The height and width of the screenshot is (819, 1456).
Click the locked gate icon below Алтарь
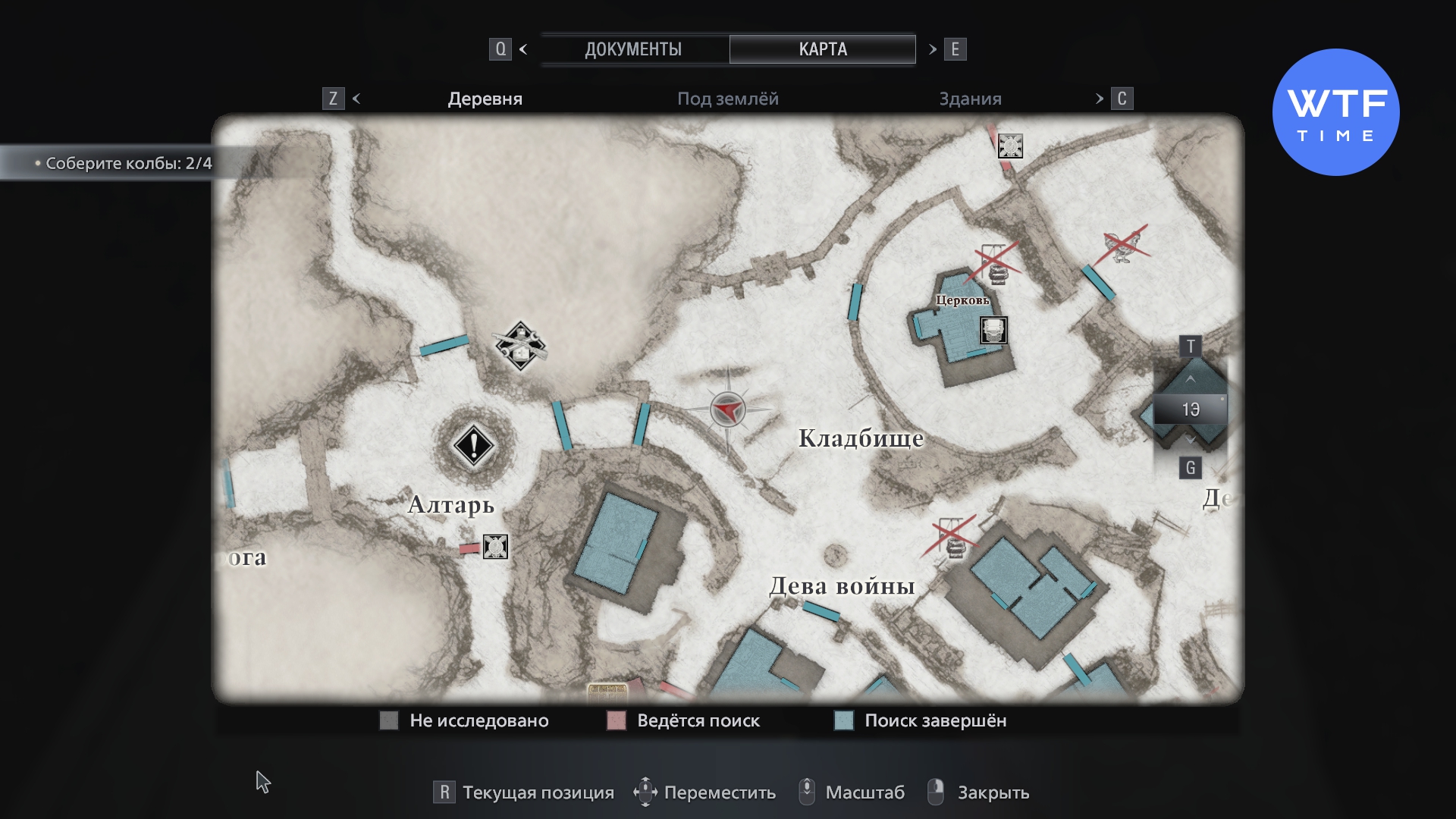pos(495,546)
